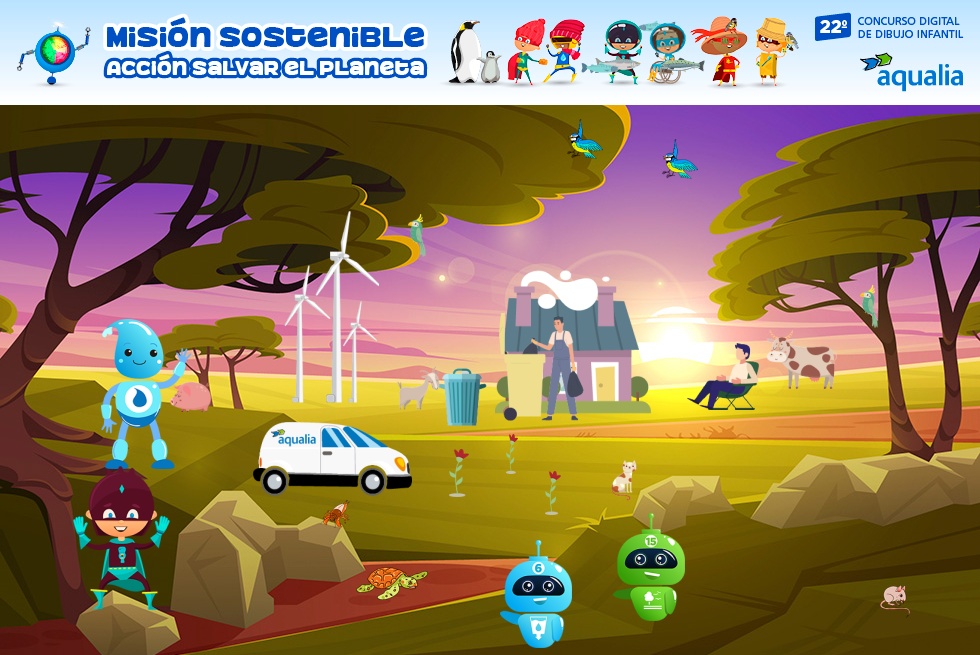Click the 22º Concurso Digital de Dibujo Infantil badge
Screen dimensions: 980x655
pyautogui.click(x=888, y=27)
